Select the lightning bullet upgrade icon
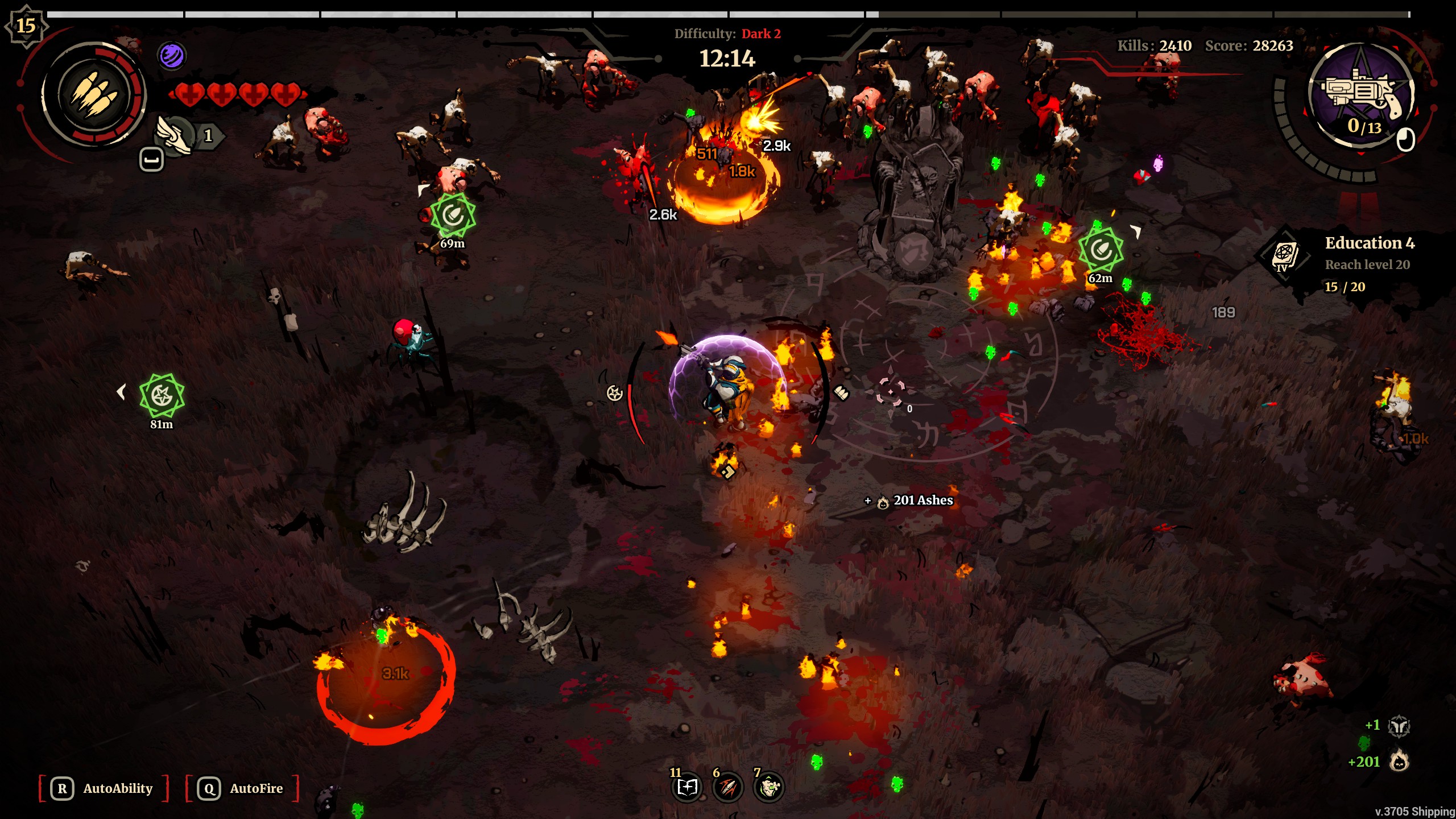 728,788
